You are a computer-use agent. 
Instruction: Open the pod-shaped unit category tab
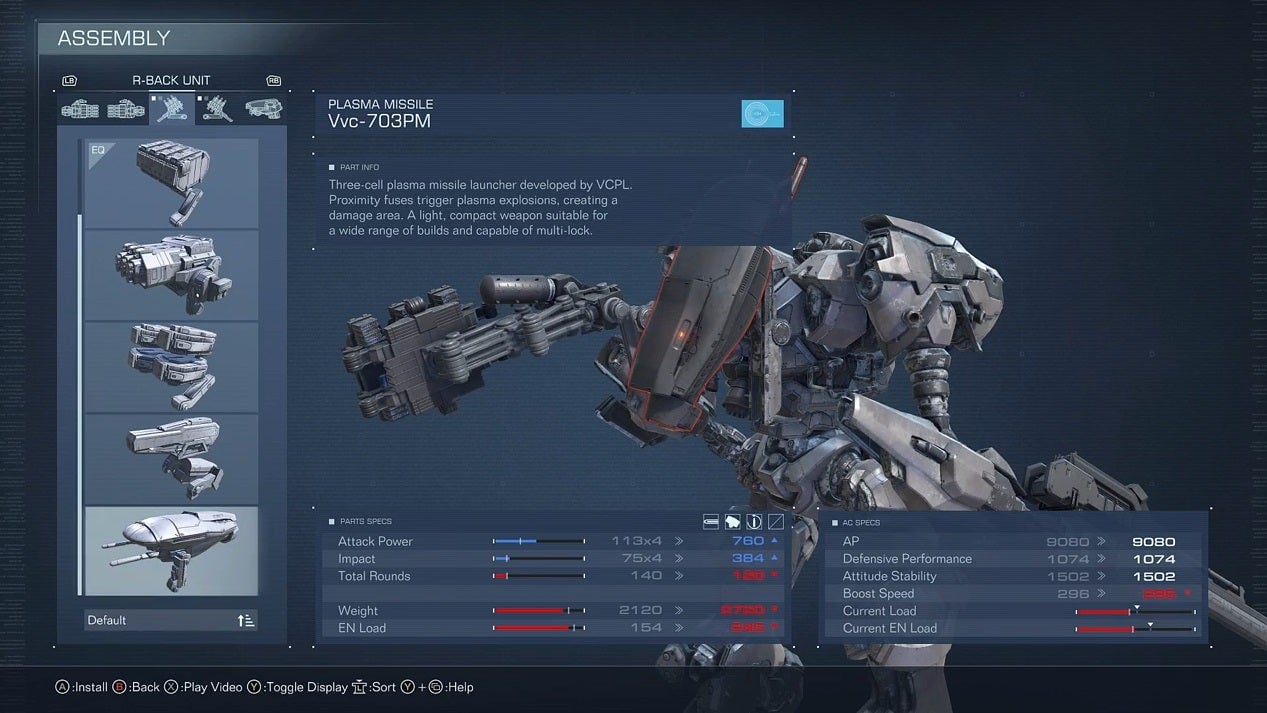(x=263, y=108)
